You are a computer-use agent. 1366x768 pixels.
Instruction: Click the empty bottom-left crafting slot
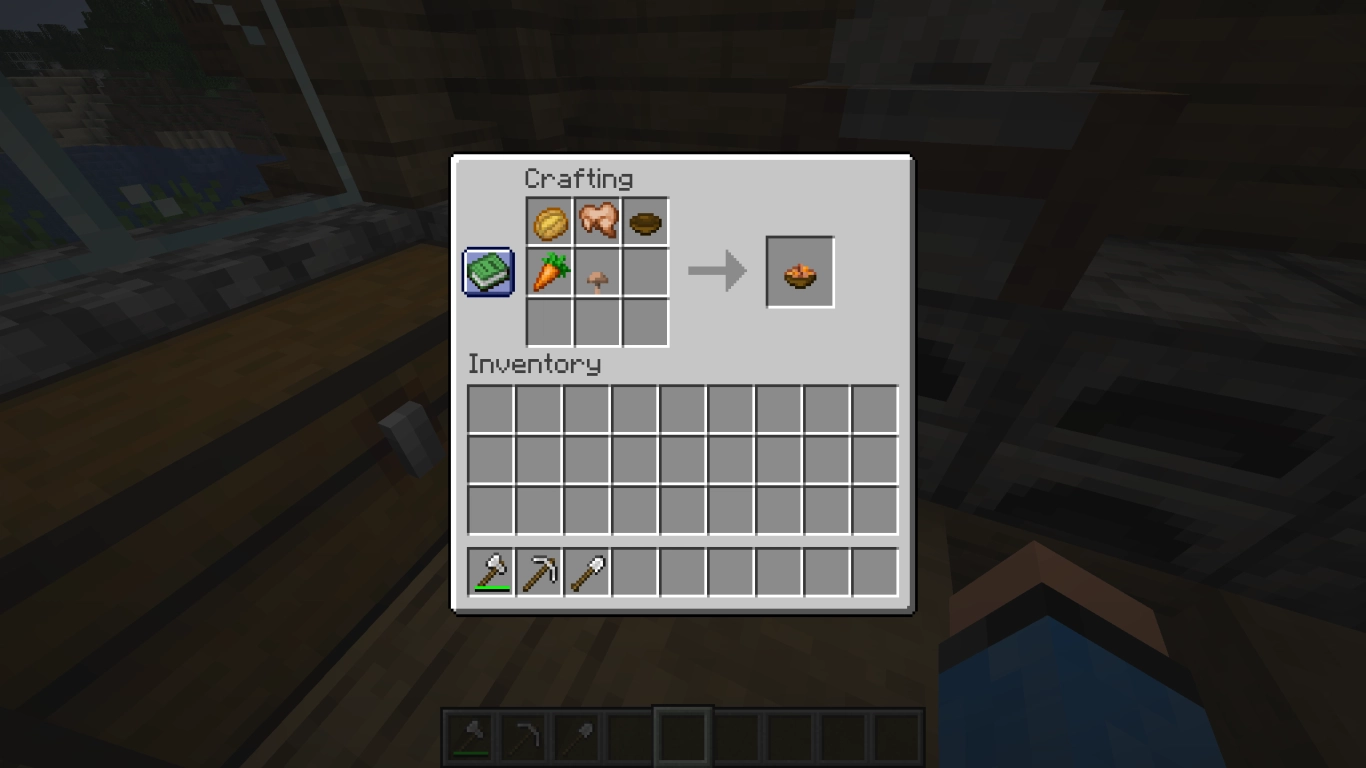tap(549, 322)
